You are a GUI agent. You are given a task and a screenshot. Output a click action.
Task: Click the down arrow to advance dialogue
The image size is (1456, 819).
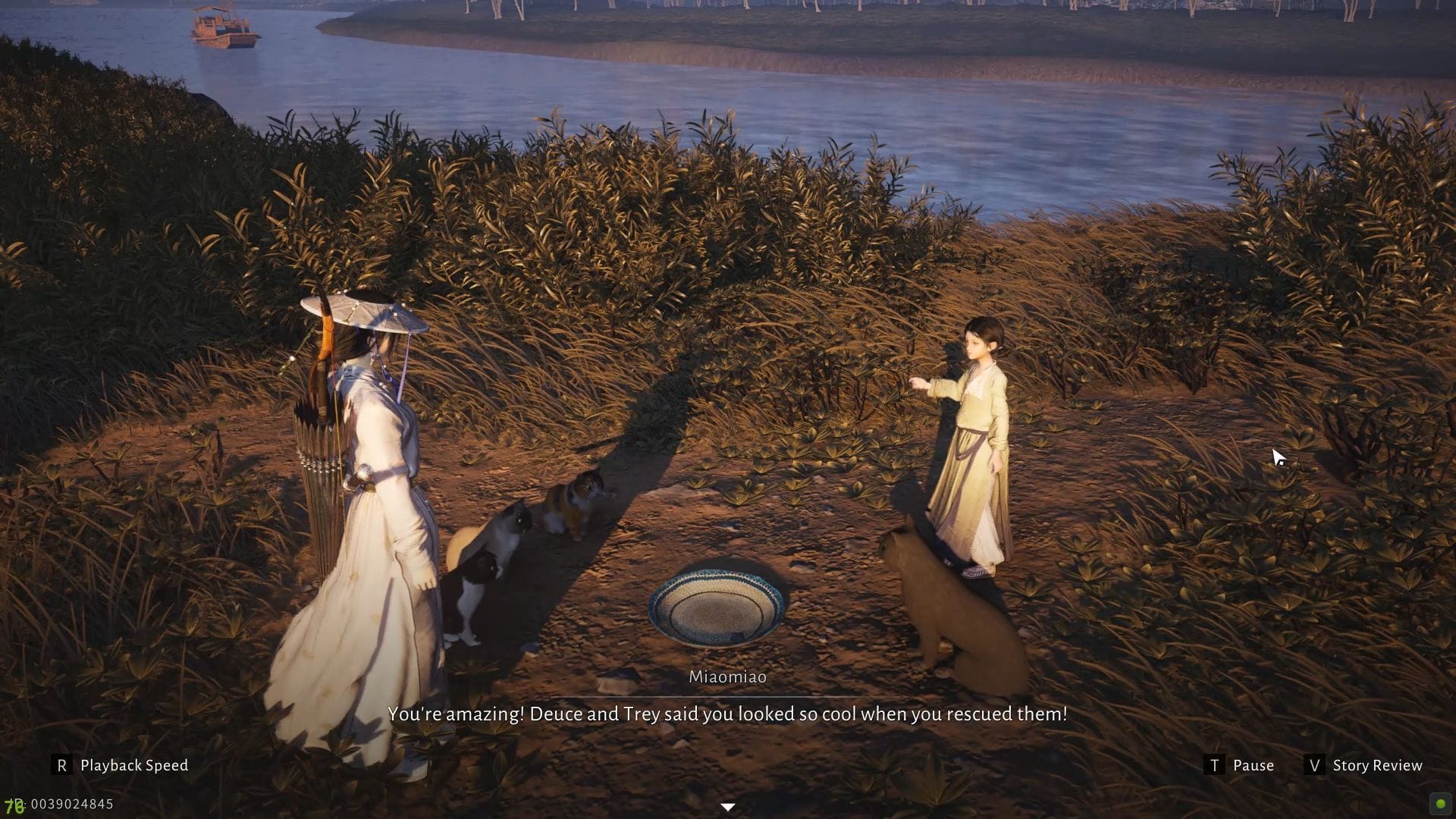point(727,807)
